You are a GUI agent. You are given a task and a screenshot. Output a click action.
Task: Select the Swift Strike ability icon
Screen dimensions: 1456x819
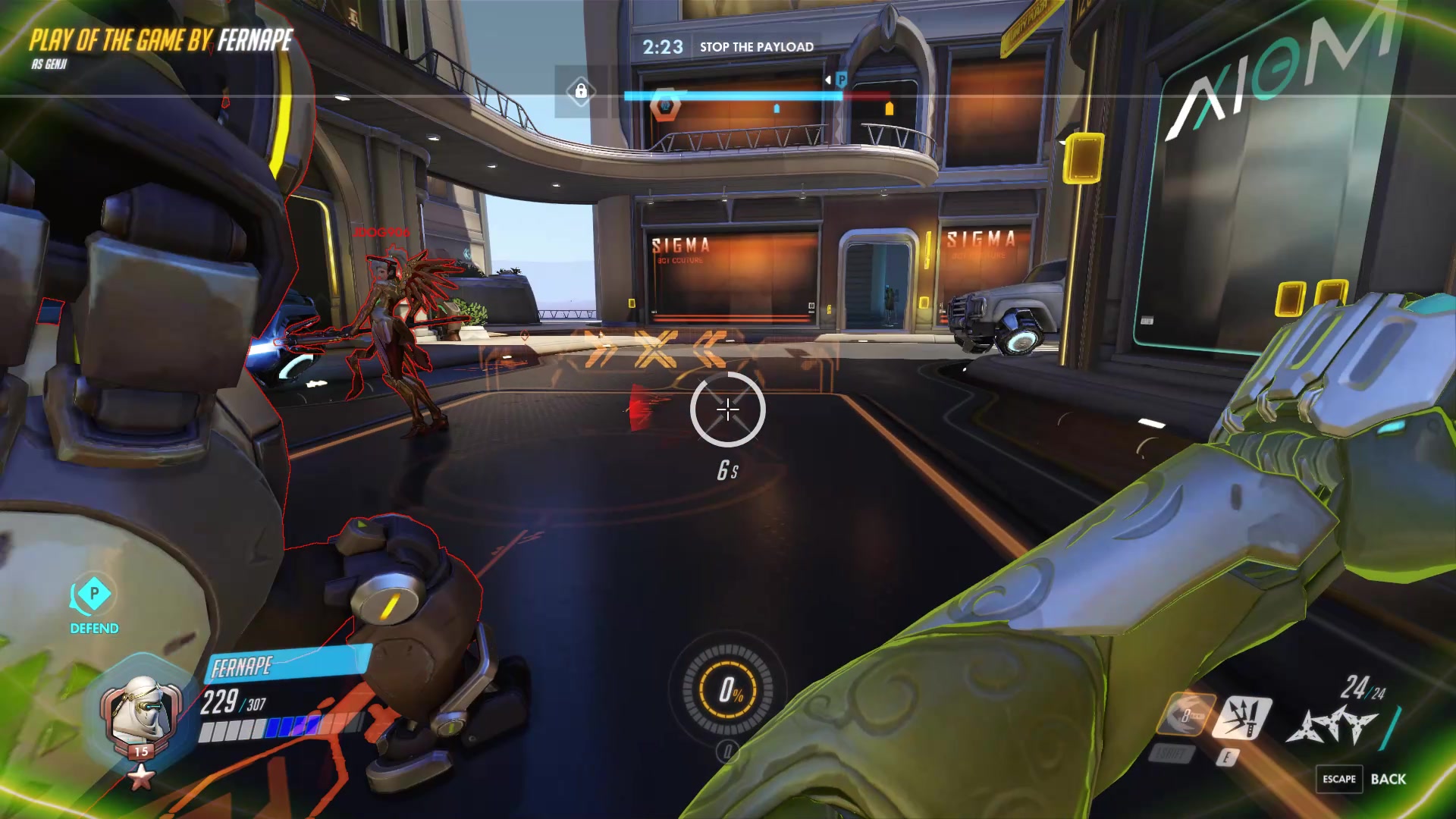pyautogui.click(x=1186, y=714)
